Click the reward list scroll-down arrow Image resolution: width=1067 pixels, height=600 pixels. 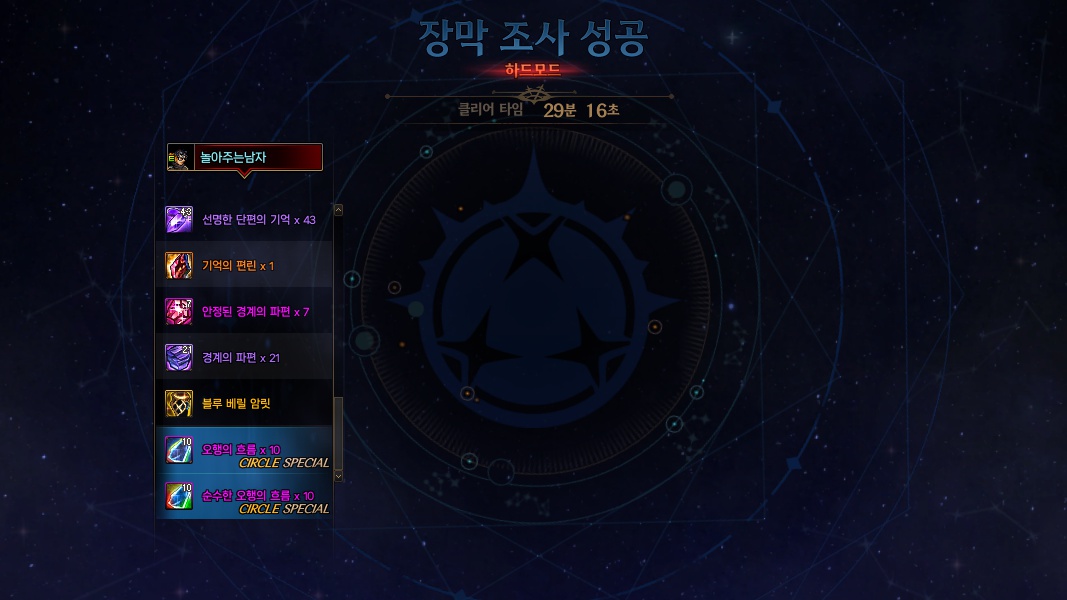(x=338, y=476)
